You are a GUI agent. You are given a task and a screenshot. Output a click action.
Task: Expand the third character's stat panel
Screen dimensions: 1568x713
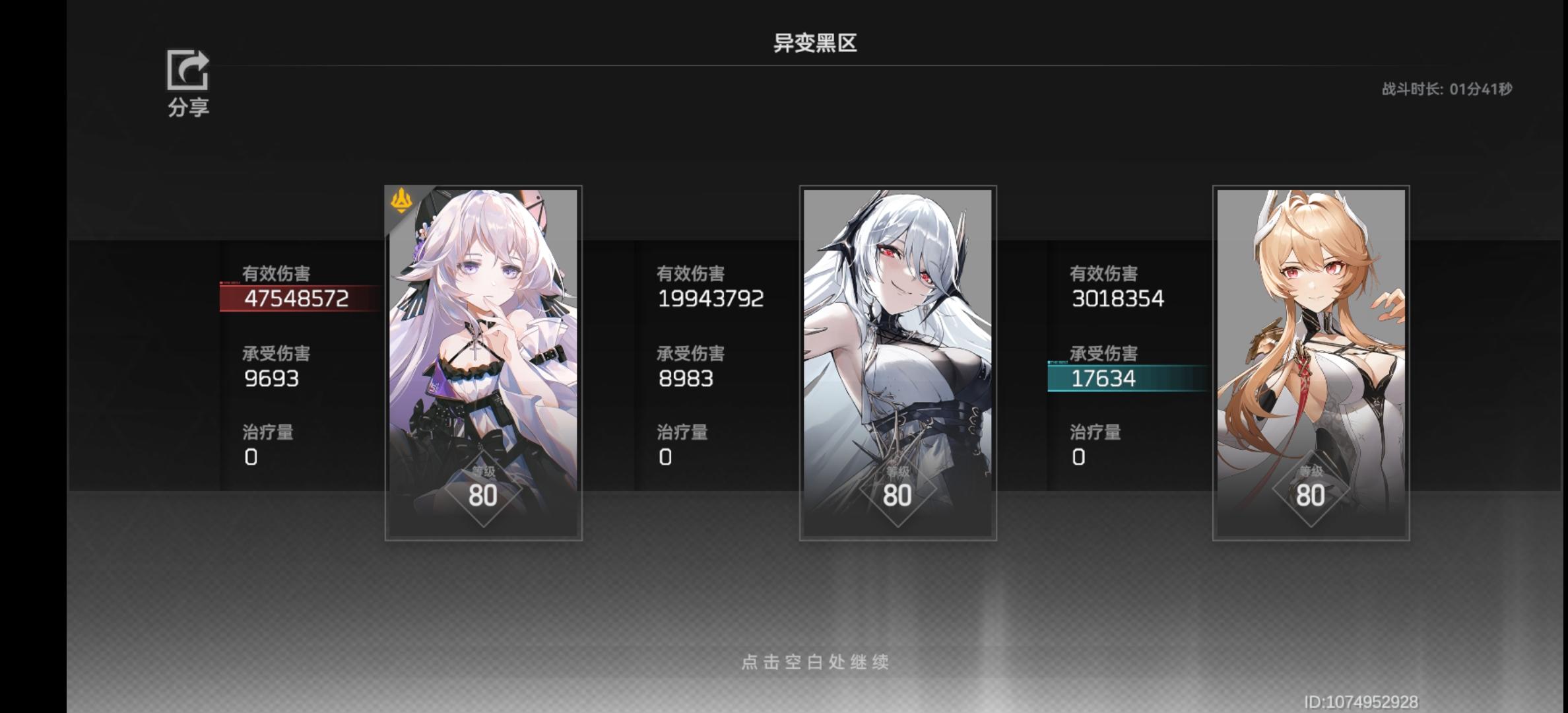point(1122,363)
